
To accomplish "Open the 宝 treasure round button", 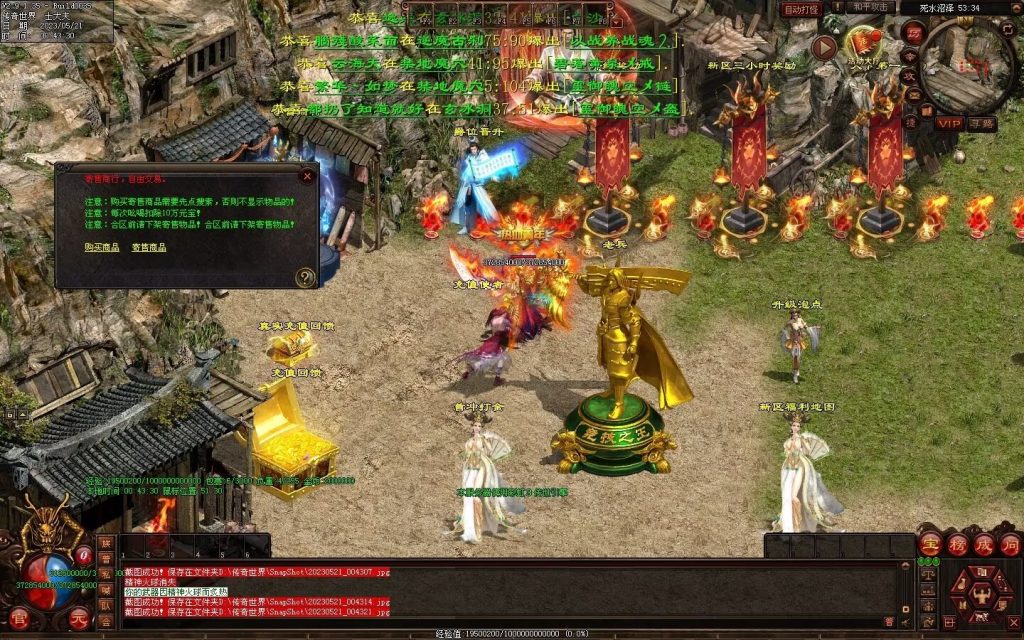I will click(x=931, y=544).
